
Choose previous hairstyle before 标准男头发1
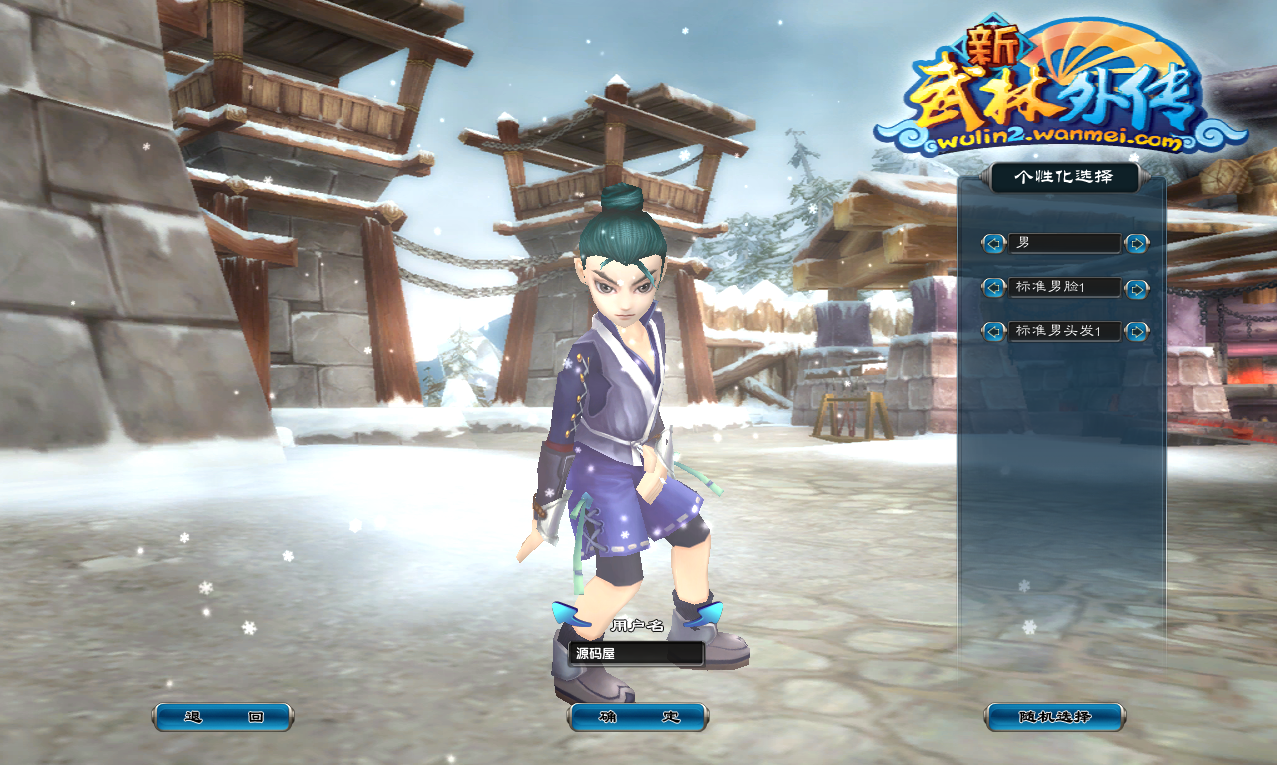point(993,331)
